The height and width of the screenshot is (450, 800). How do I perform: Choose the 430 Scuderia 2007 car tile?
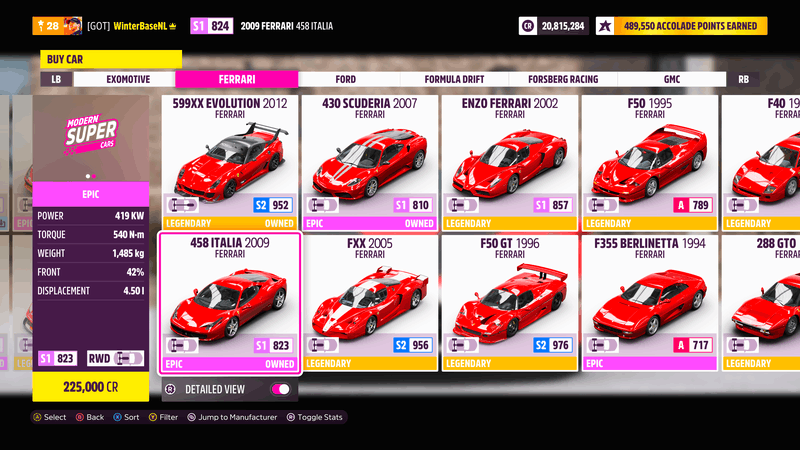pyautogui.click(x=370, y=162)
